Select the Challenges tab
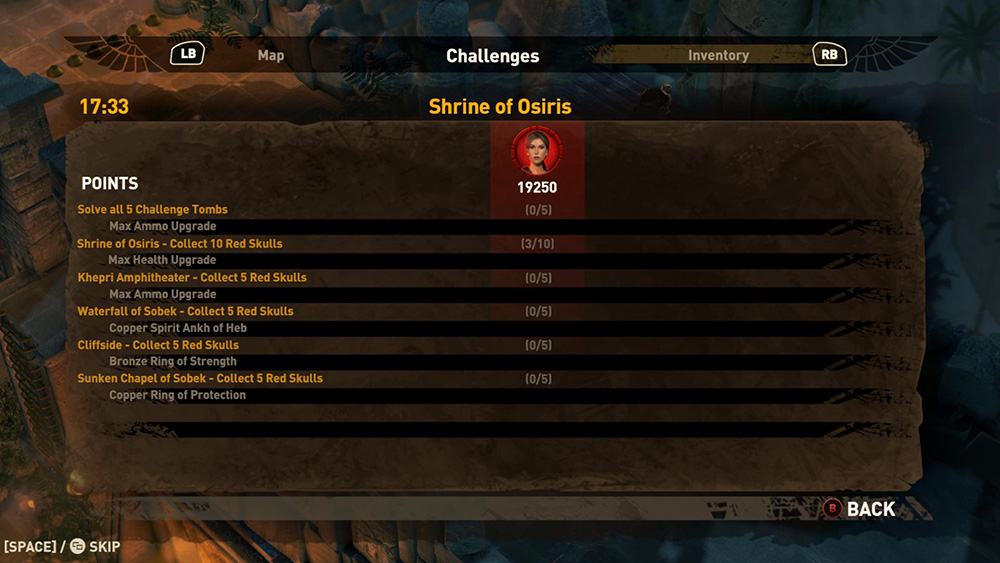1000x563 pixels. [x=492, y=56]
